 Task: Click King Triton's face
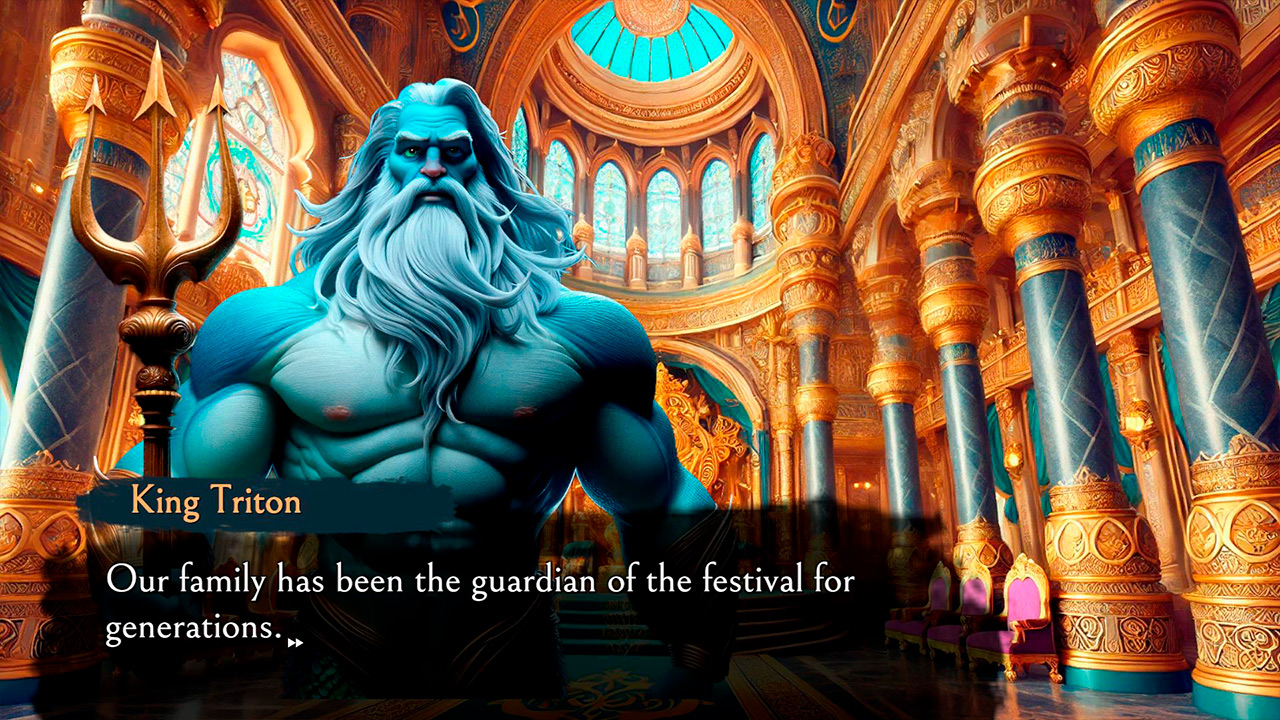[x=432, y=150]
